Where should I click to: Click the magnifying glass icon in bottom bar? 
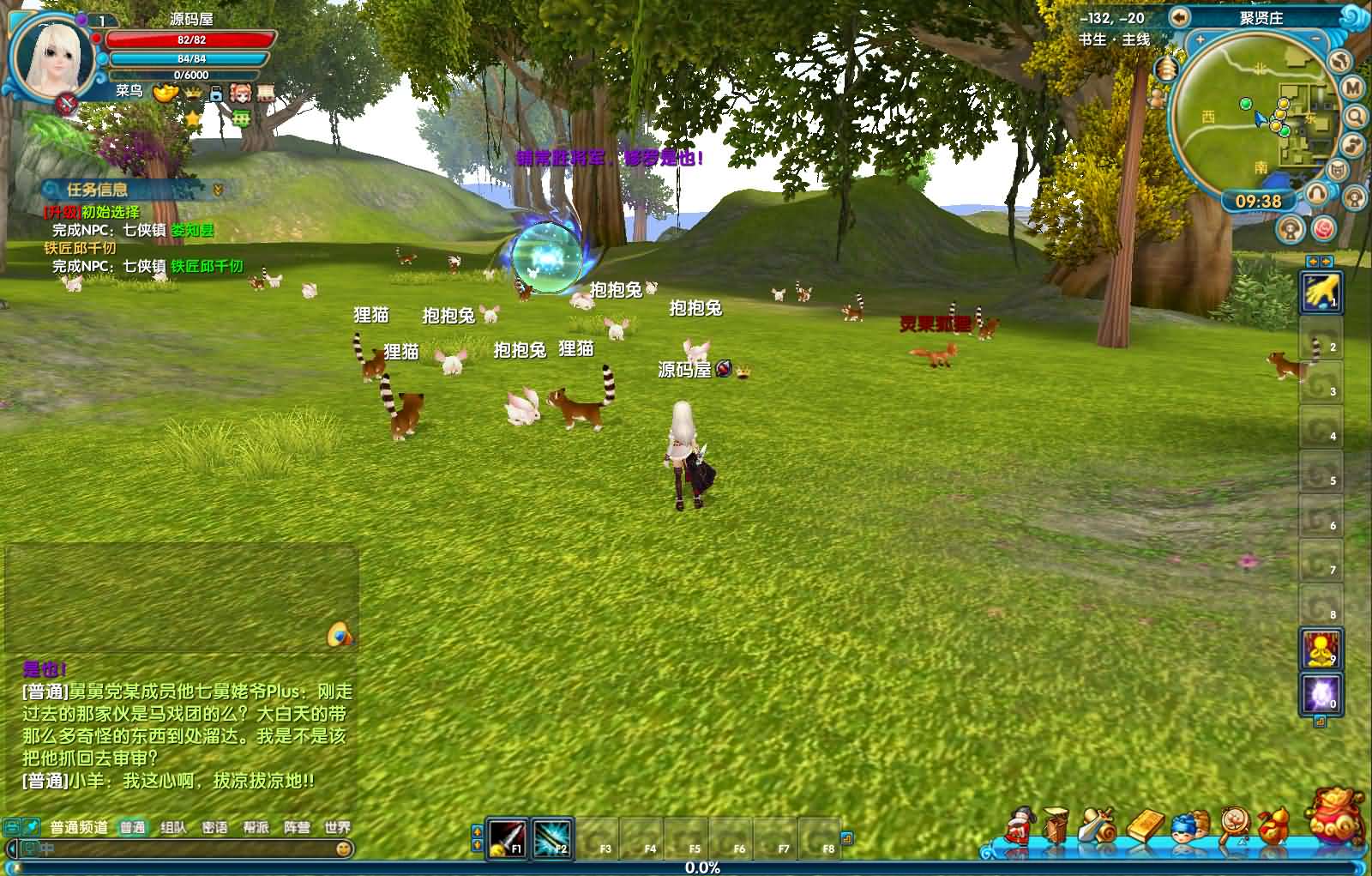(1232, 826)
